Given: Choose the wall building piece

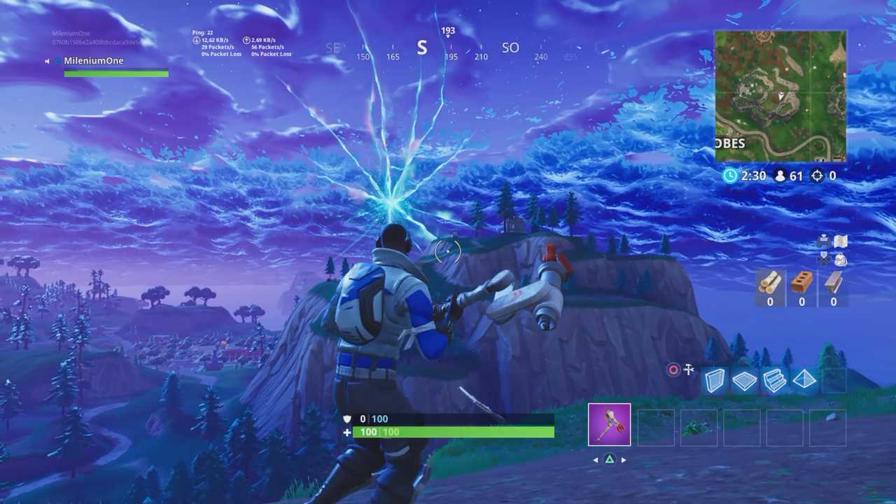Looking at the screenshot, I should pos(713,380).
